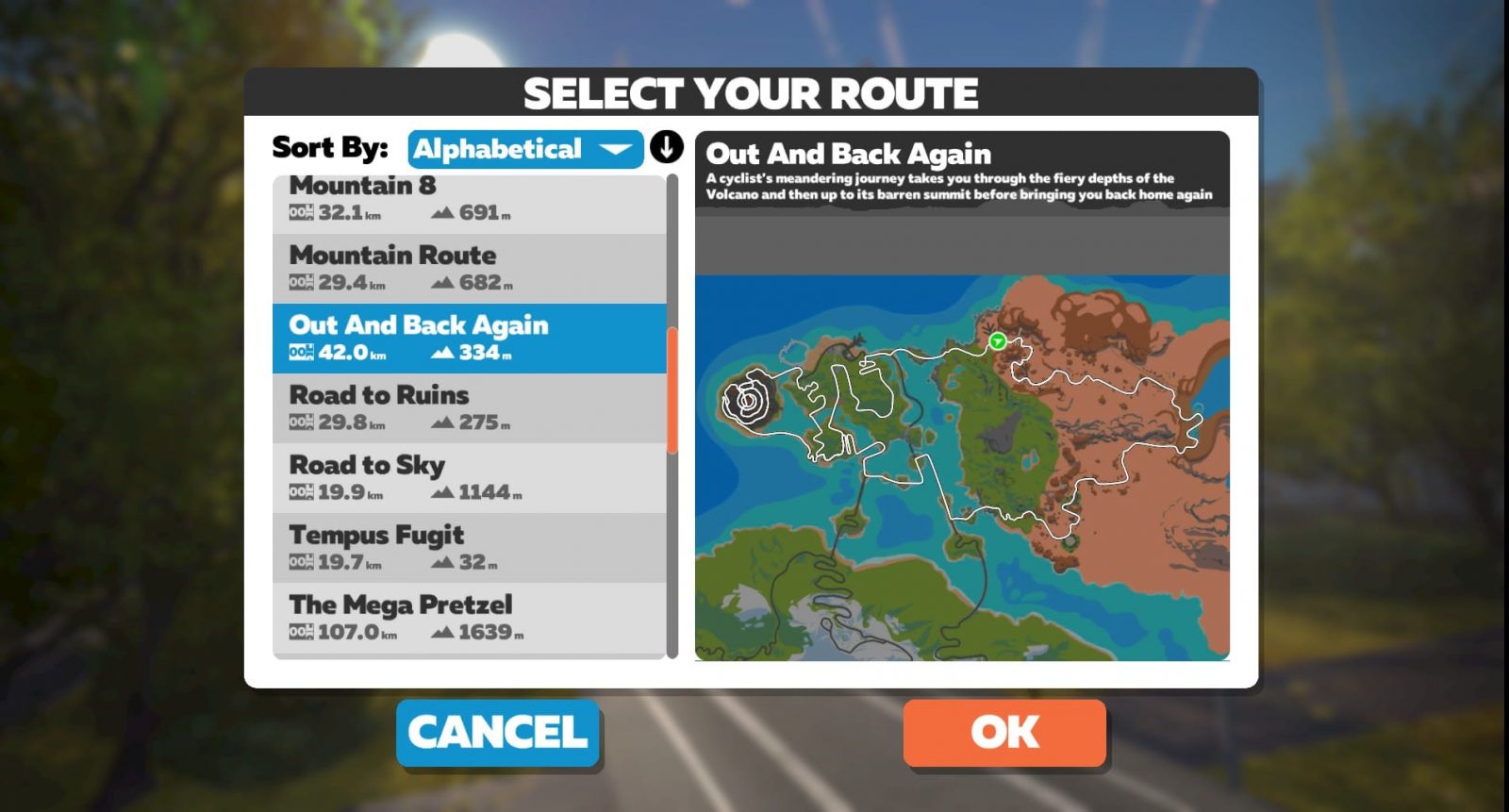Choose the Road to Sky route
This screenshot has height=812, width=1509.
tap(469, 477)
